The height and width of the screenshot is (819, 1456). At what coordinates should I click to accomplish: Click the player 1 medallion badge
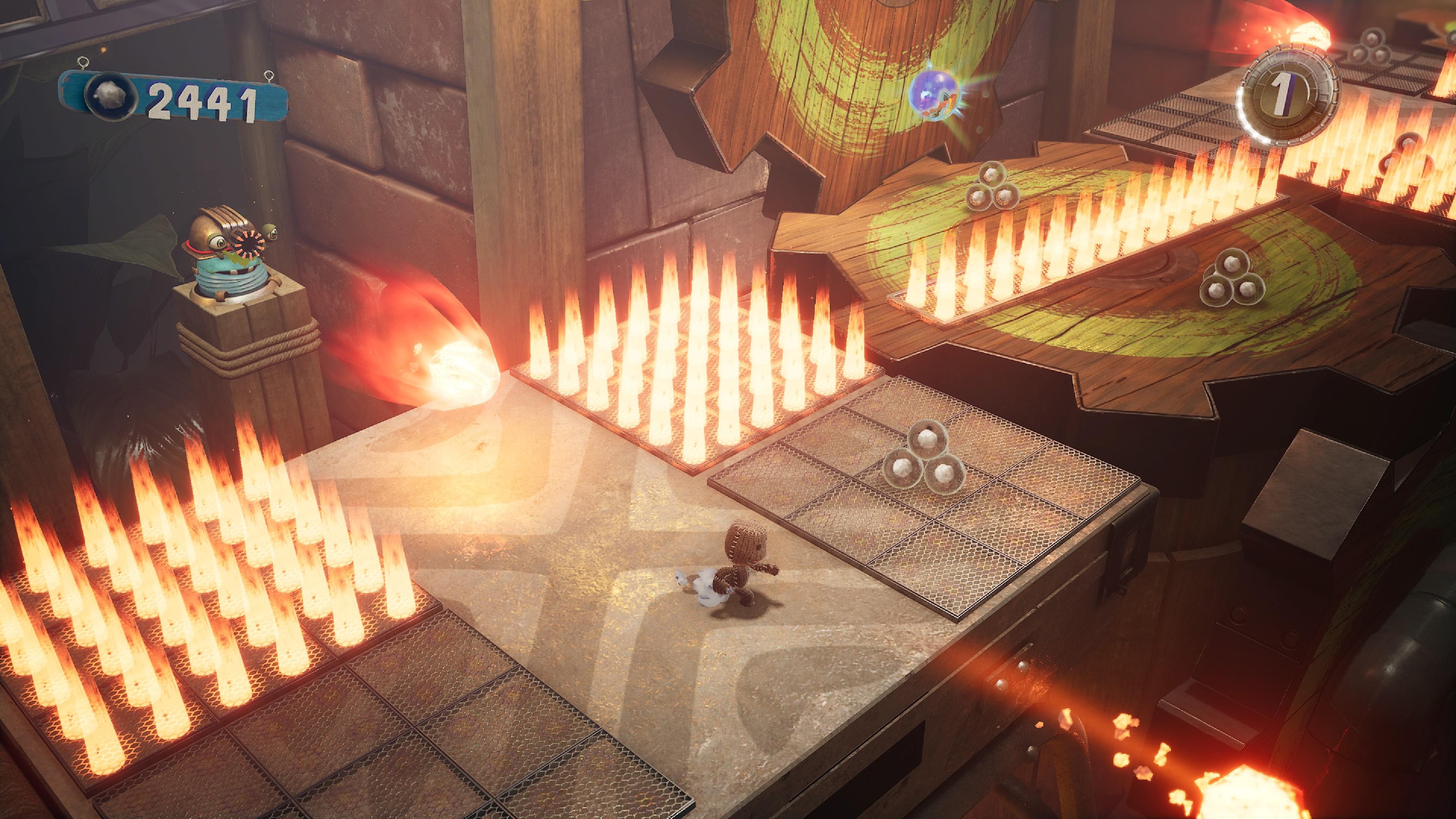tap(1286, 93)
